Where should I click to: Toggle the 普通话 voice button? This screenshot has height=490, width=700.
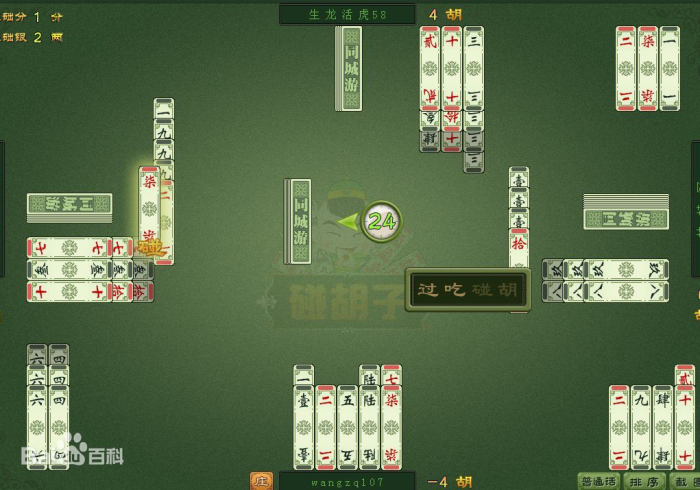(597, 481)
